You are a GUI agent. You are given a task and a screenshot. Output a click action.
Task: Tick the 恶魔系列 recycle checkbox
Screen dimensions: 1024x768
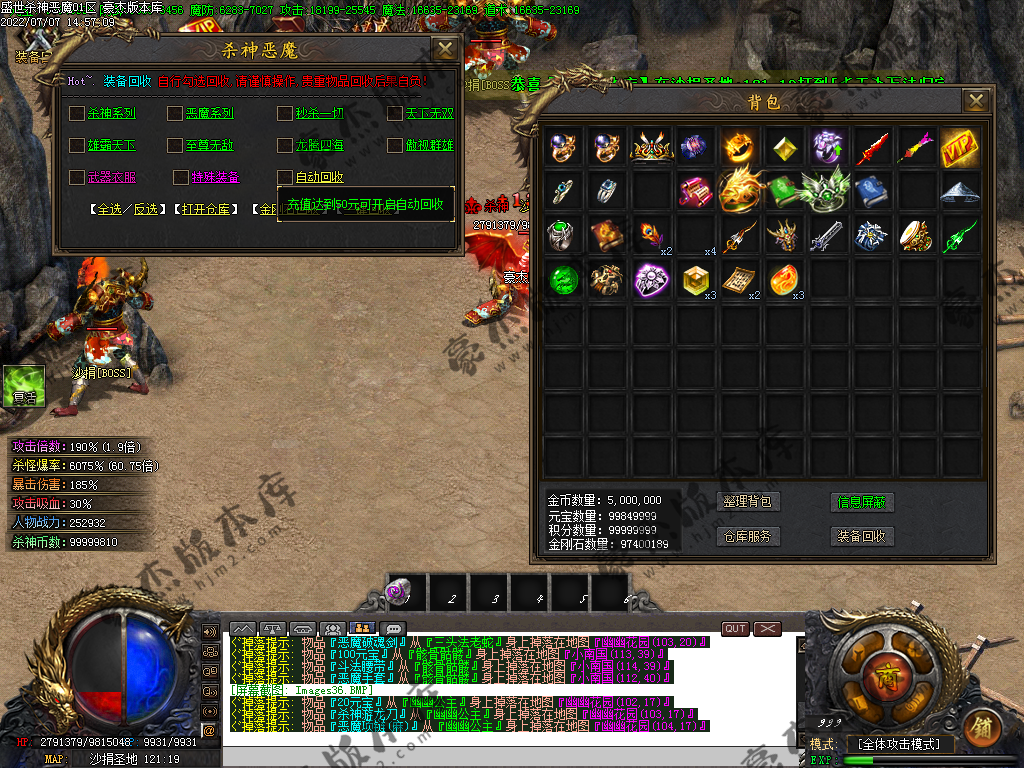(x=175, y=114)
